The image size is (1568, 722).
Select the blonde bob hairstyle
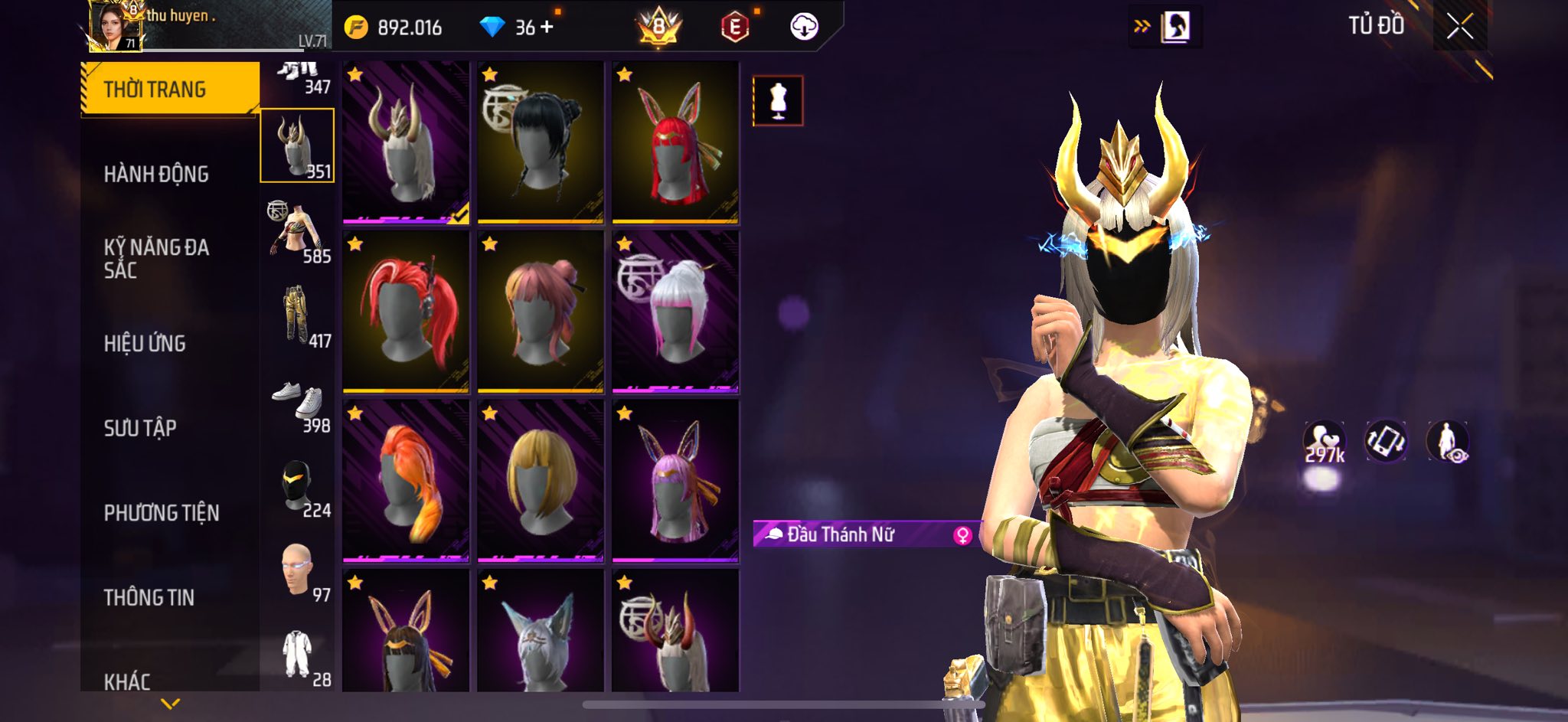click(x=541, y=481)
